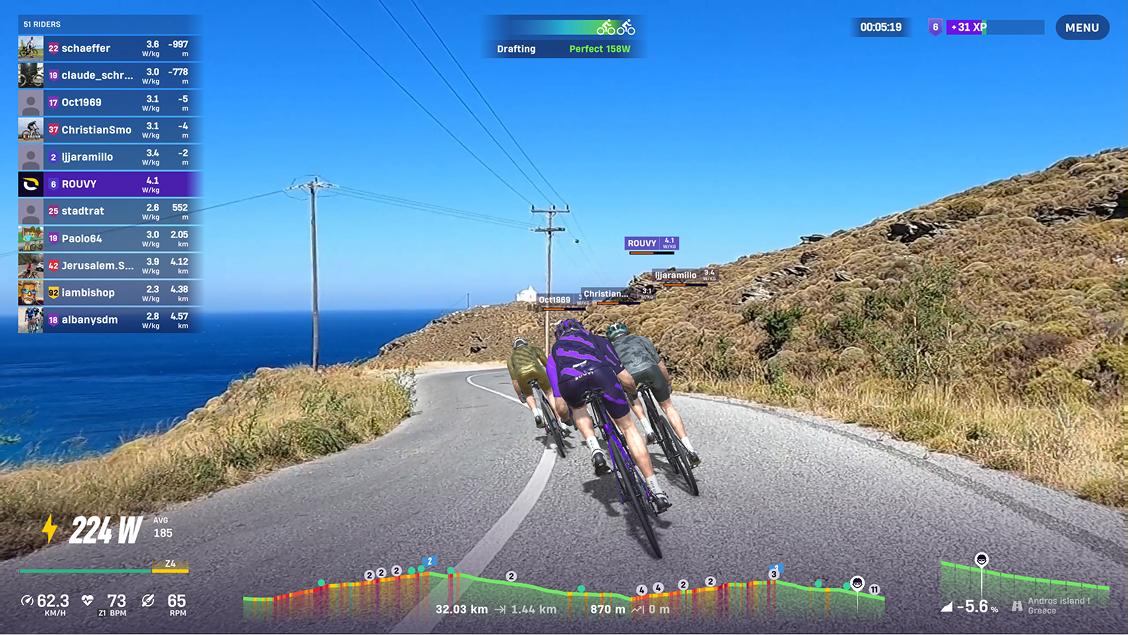The width and height of the screenshot is (1128, 635).
Task: Click the Jerusalem.S rider entry
Action: 110,265
